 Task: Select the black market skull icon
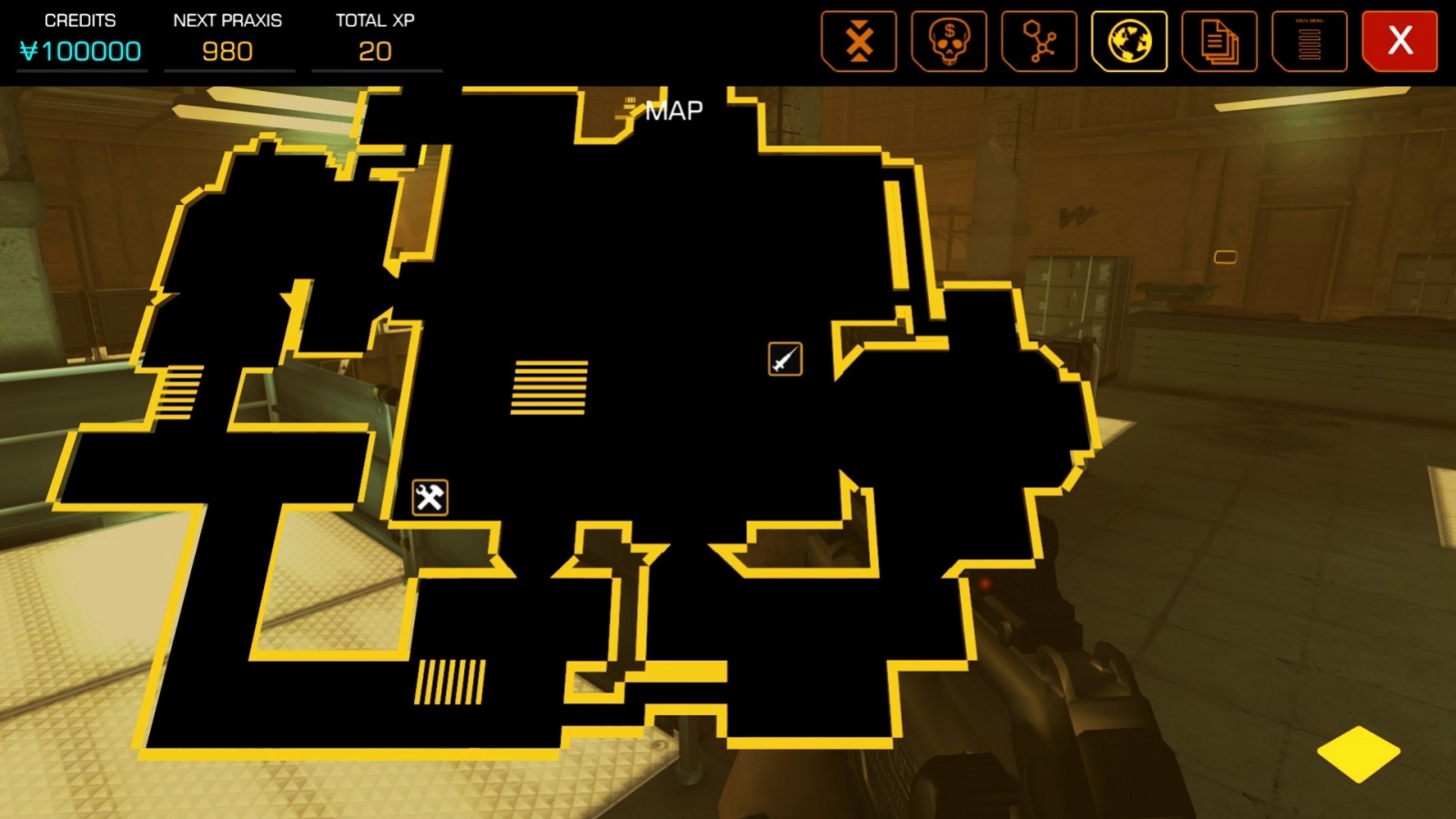(x=948, y=41)
